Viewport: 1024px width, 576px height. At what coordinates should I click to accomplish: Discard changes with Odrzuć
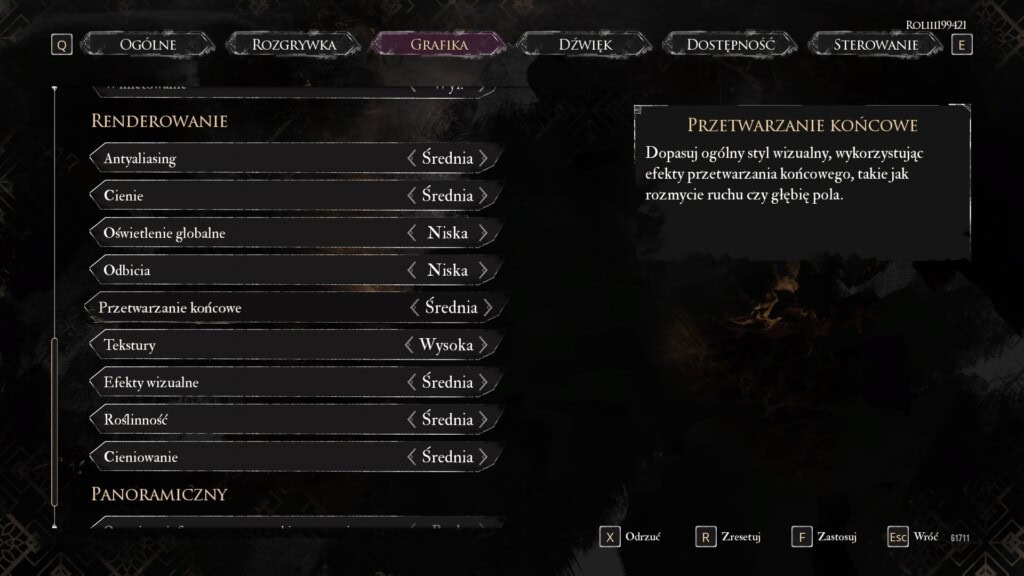click(631, 537)
